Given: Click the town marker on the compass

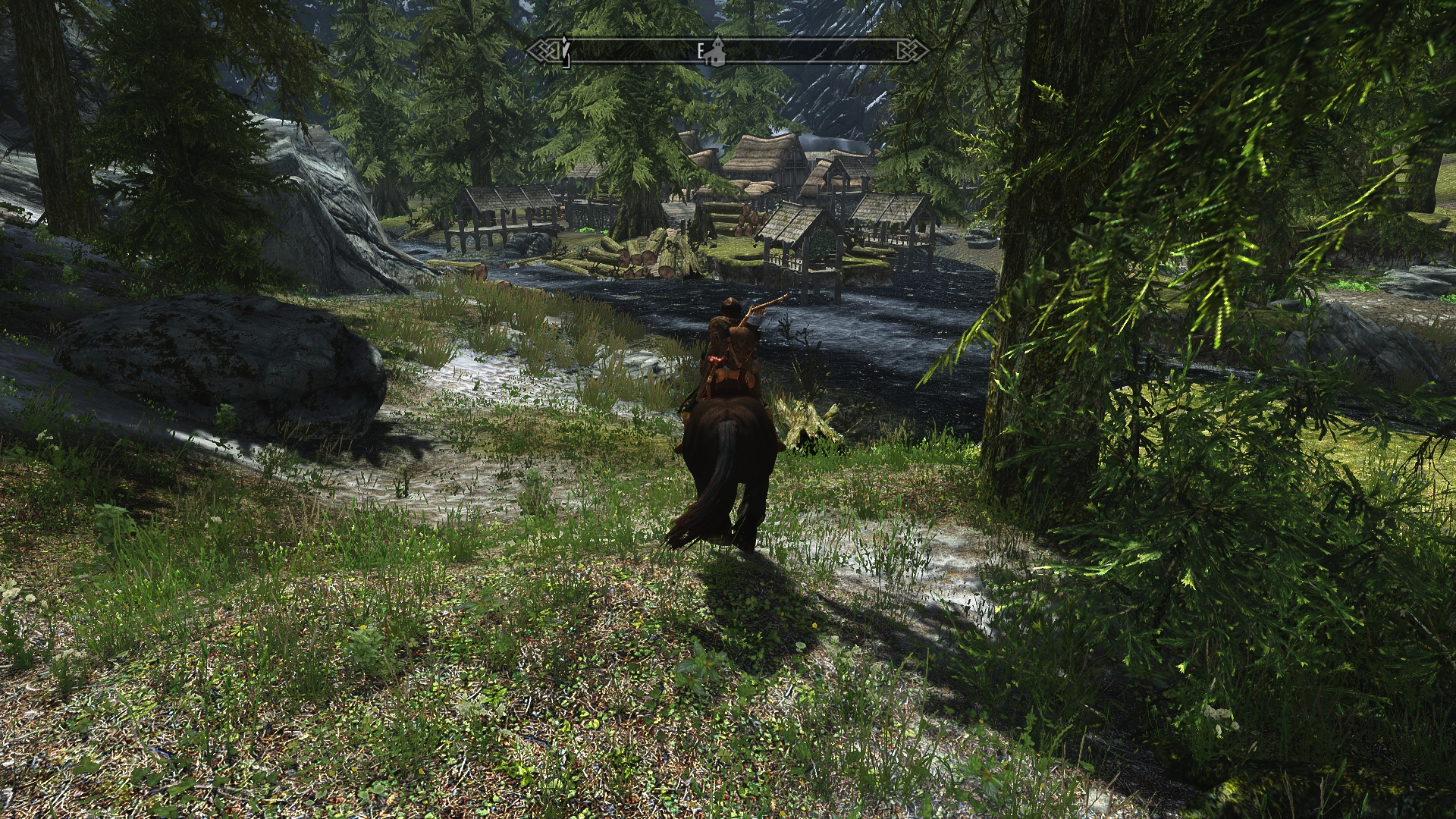Looking at the screenshot, I should 716,52.
